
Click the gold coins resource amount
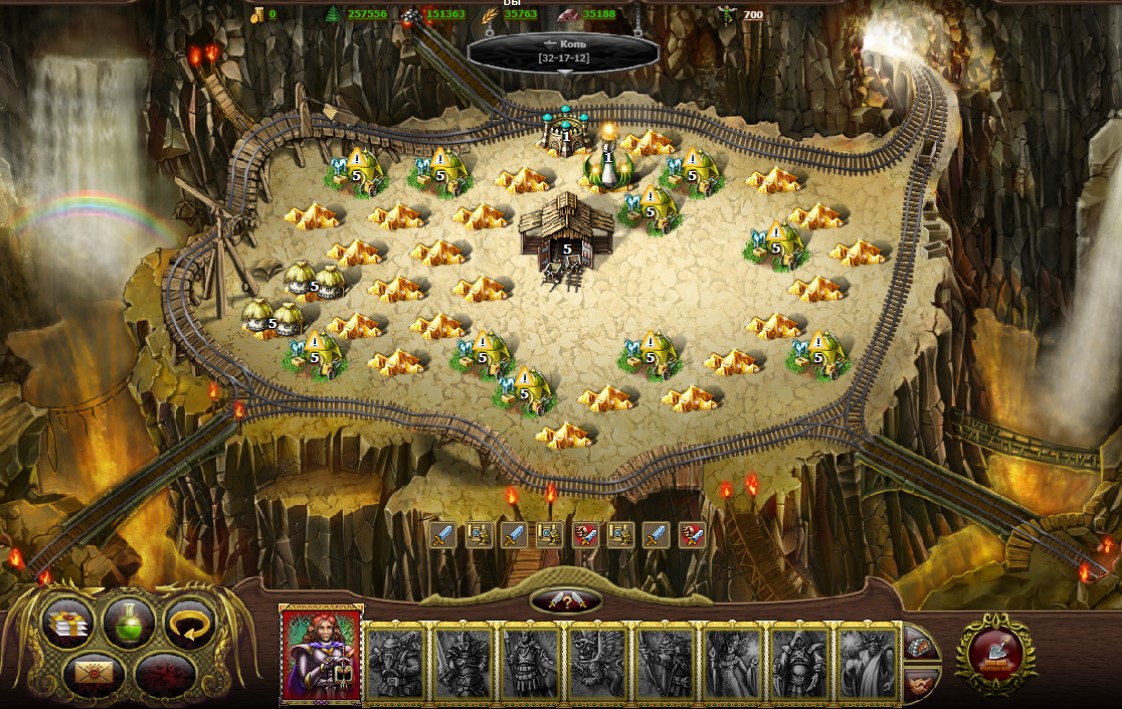272,14
